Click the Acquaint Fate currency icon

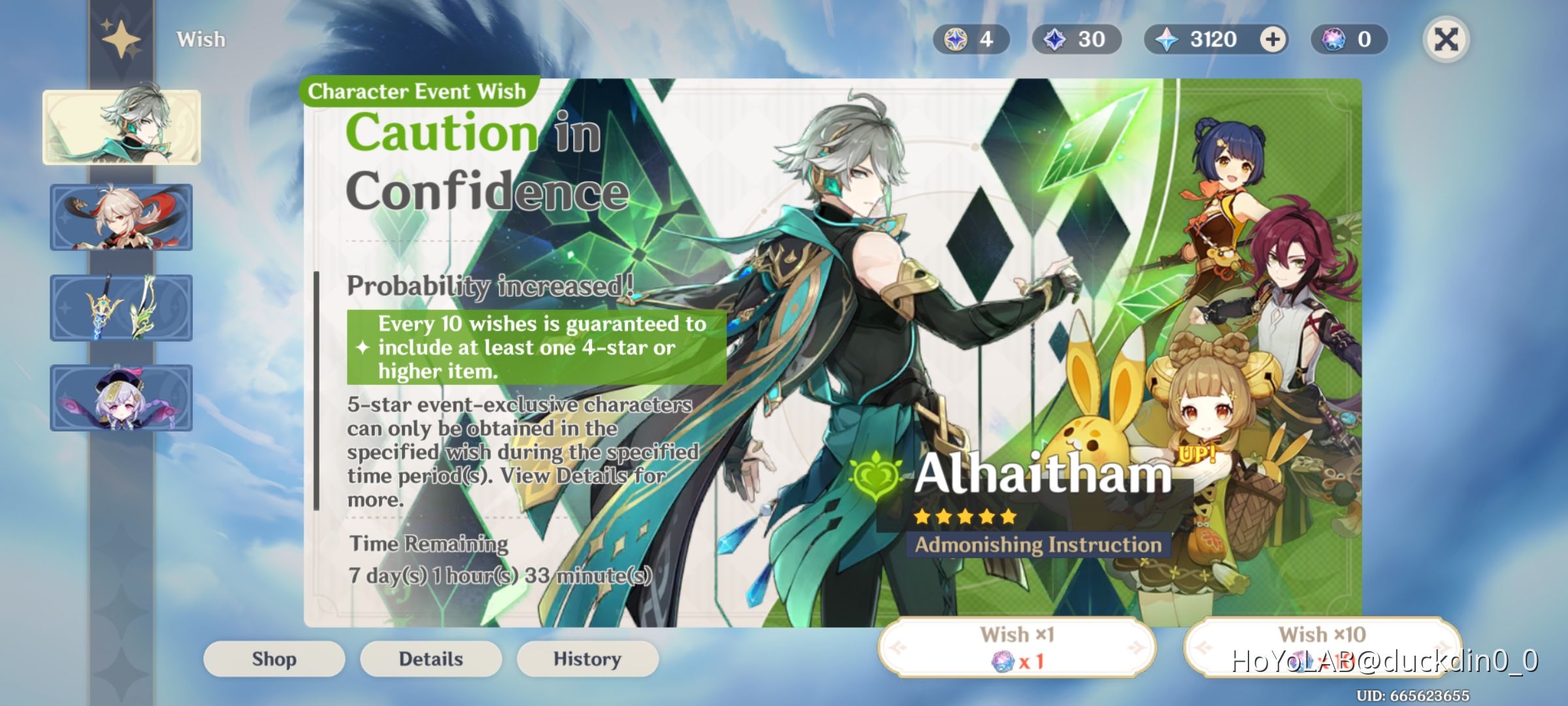(x=956, y=39)
